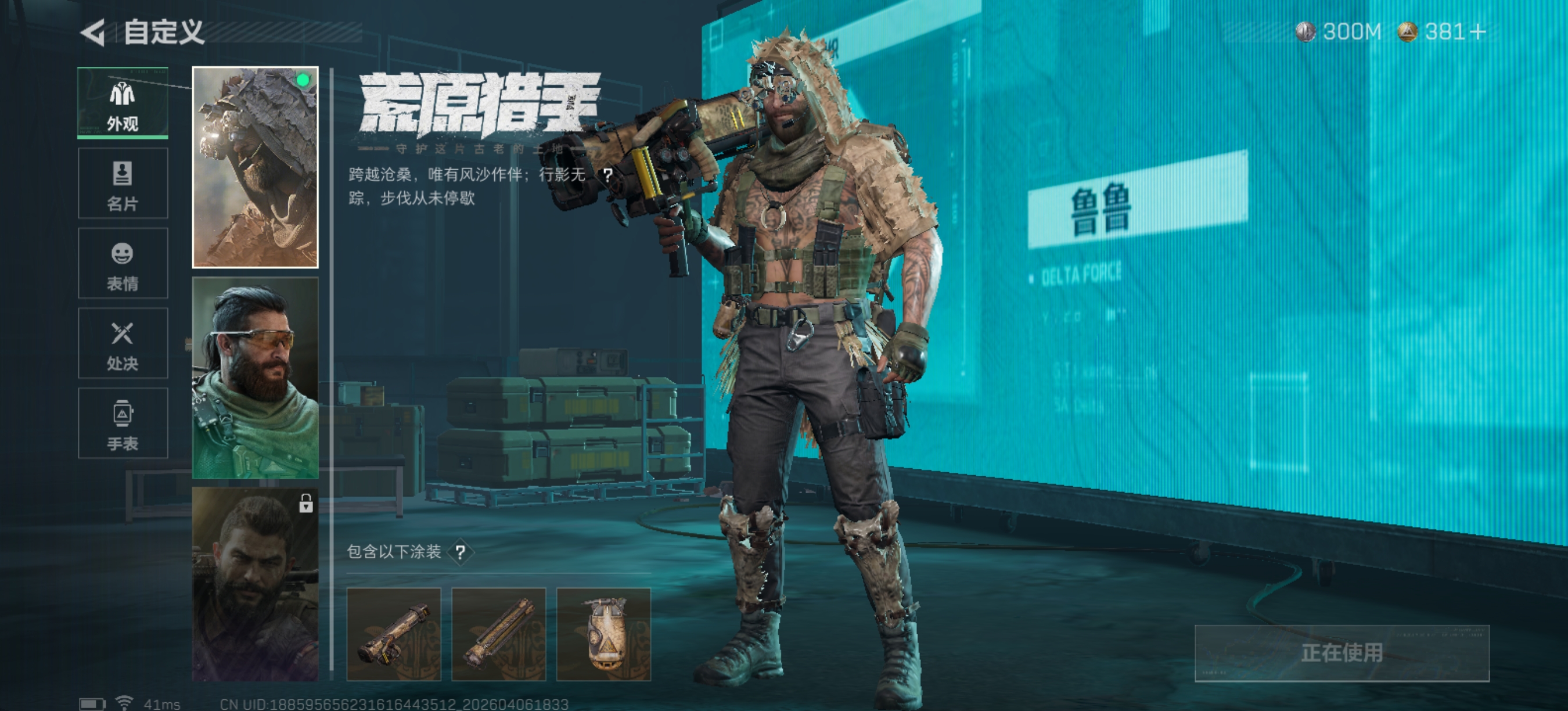1568x711 pixels.
Task: View the long tube launcher skin item
Action: (498, 634)
